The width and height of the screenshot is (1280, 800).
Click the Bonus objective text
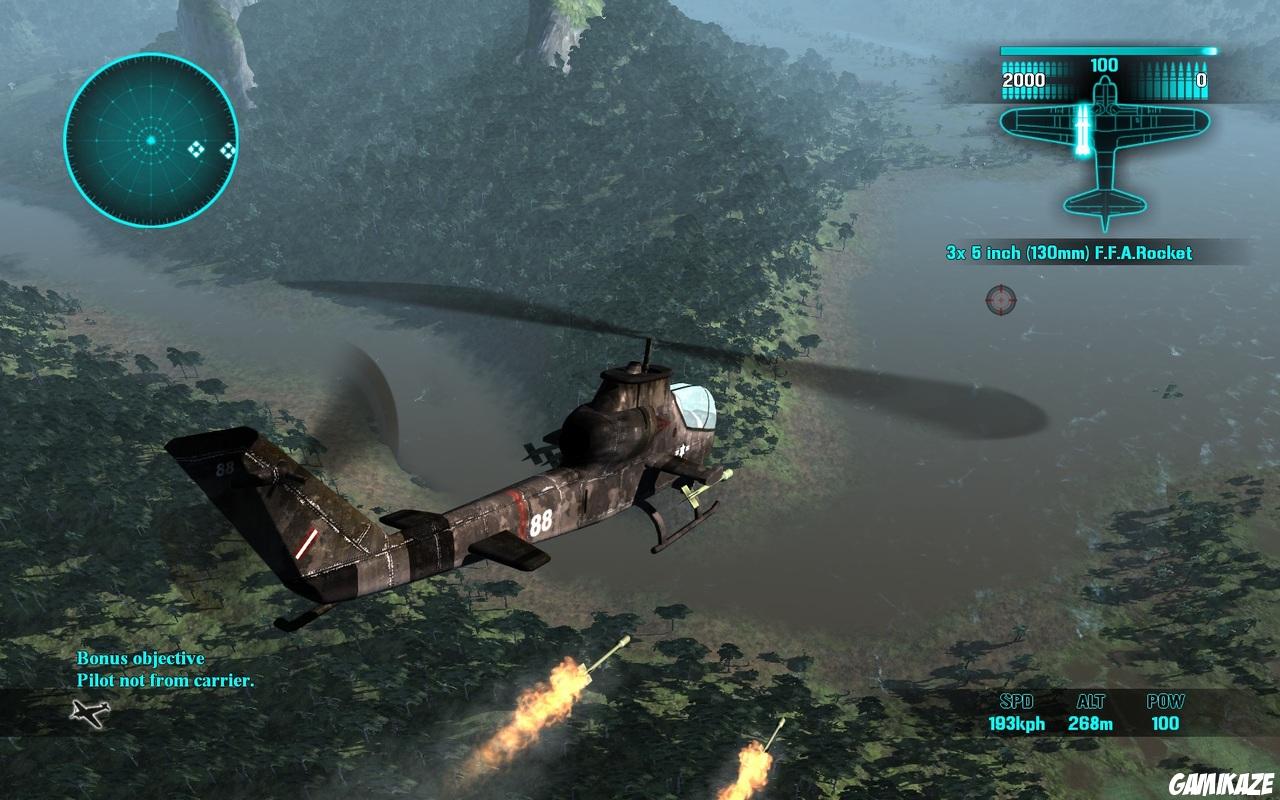[x=140, y=660]
